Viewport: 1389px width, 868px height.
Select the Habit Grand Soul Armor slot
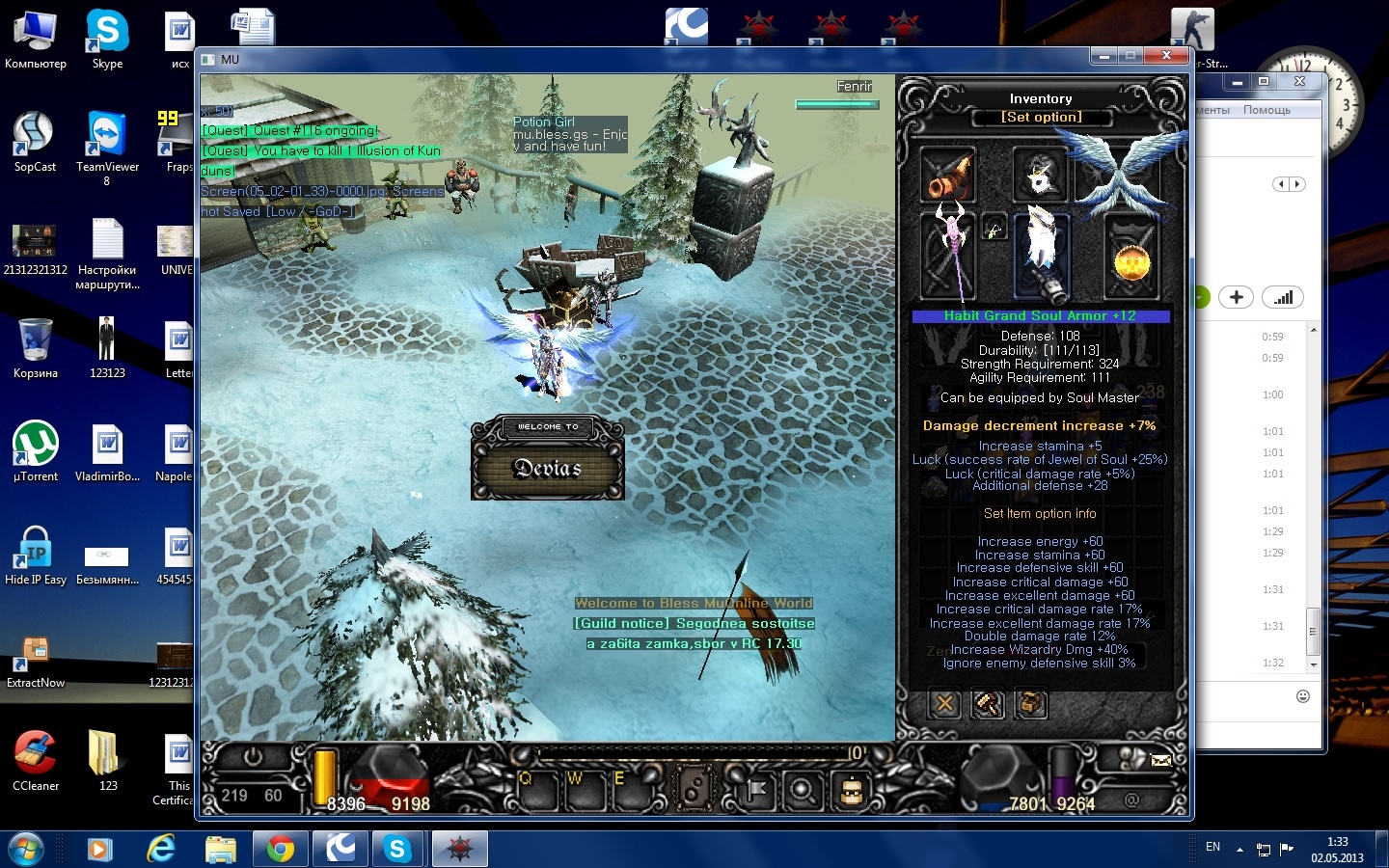coord(1041,254)
